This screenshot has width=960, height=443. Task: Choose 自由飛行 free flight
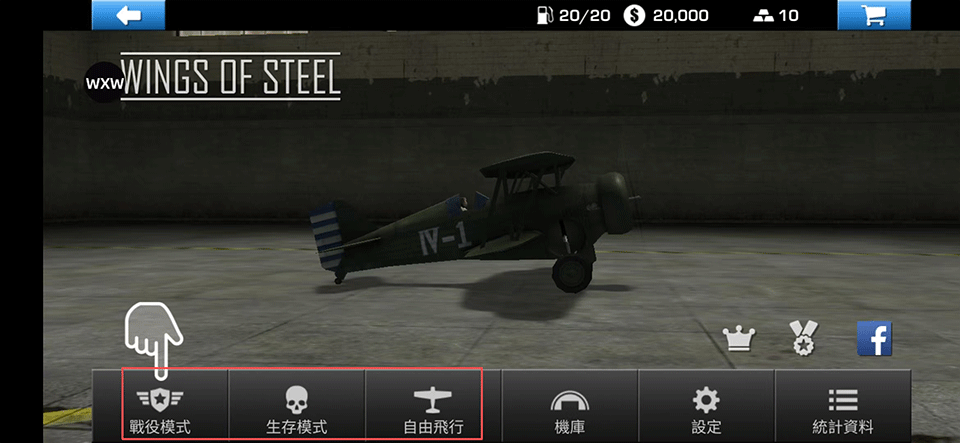tap(433, 406)
